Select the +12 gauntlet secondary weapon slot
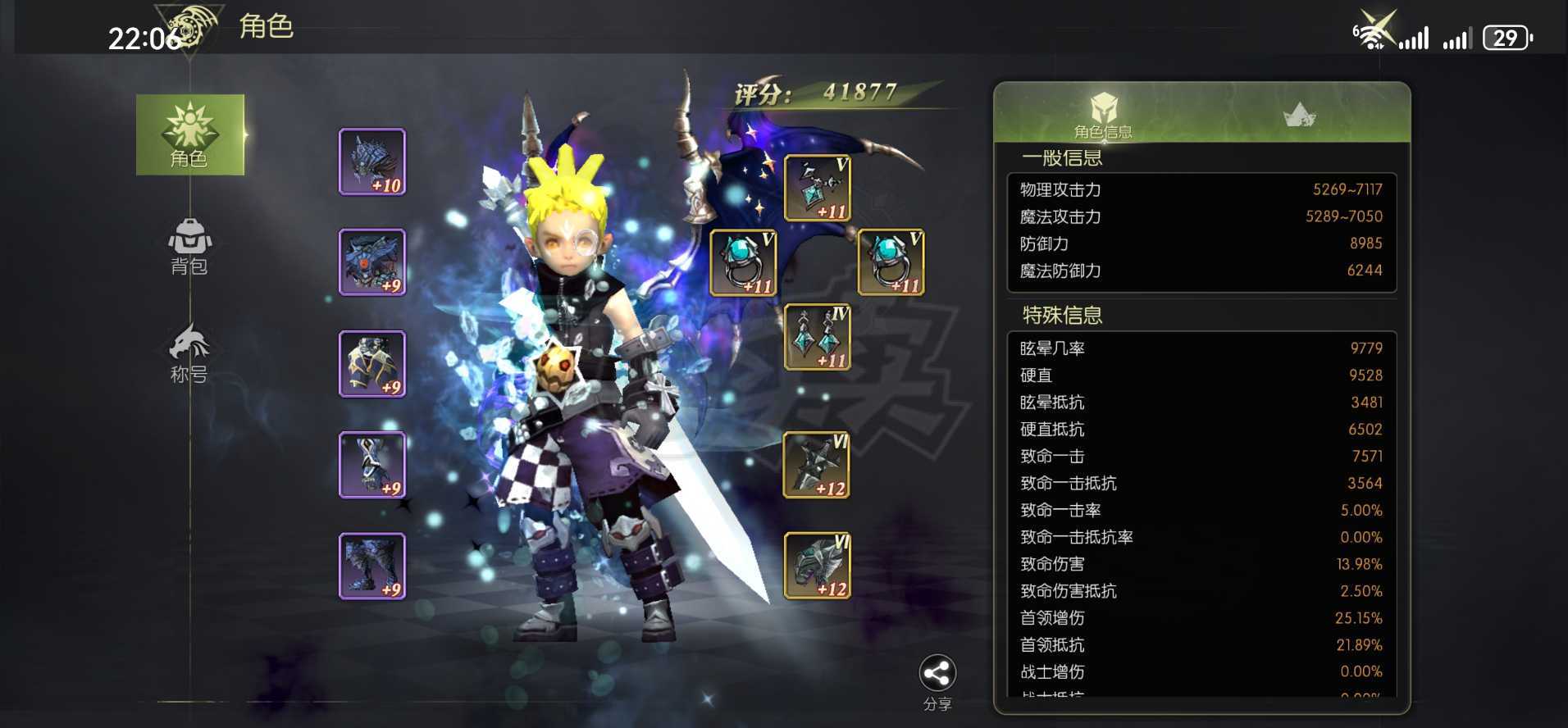The height and width of the screenshot is (728, 1568). tap(817, 566)
